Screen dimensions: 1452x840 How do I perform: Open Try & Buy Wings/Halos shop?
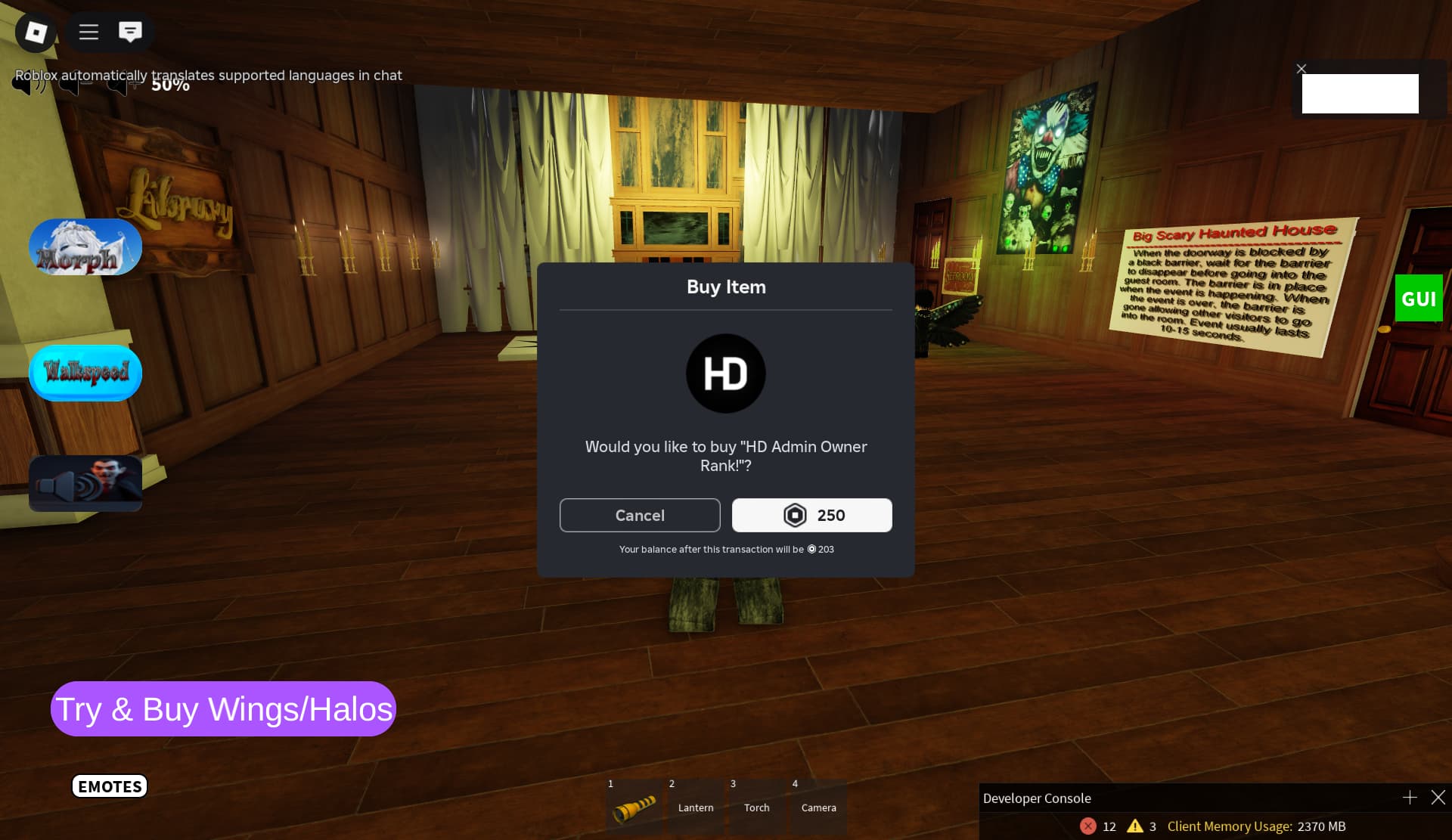pos(223,709)
